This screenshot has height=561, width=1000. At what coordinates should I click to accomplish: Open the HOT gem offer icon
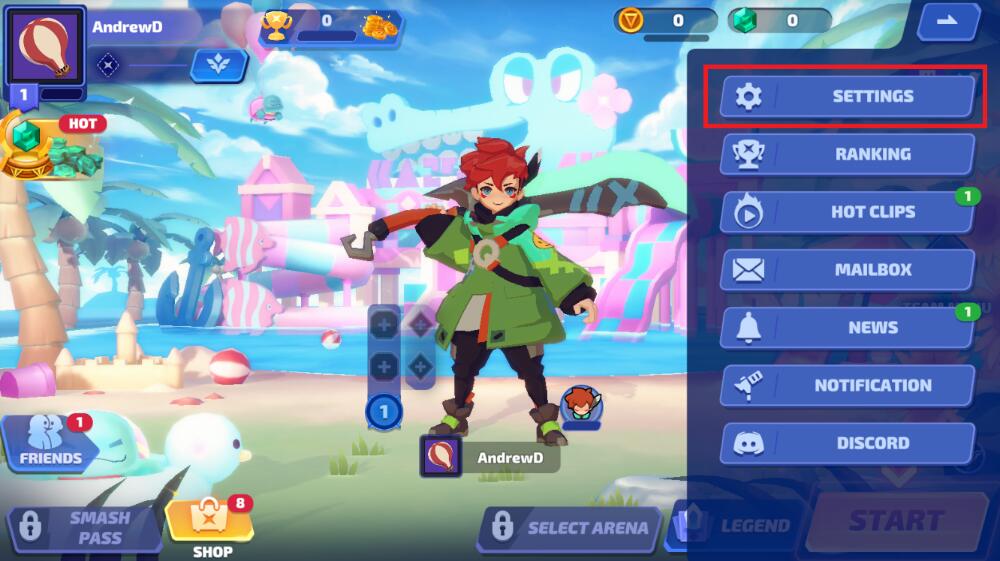click(50, 146)
